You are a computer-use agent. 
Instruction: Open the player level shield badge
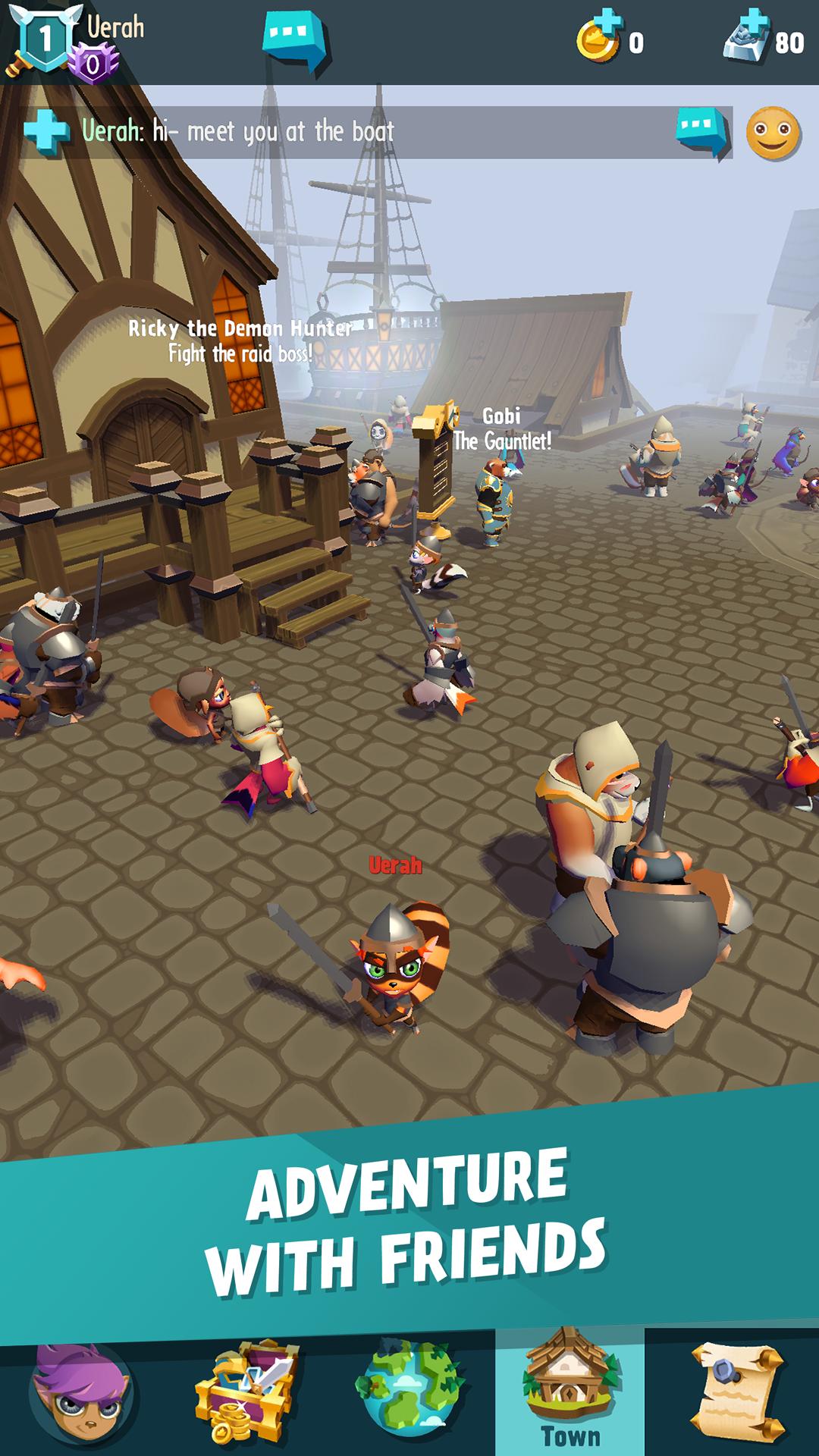44,39
